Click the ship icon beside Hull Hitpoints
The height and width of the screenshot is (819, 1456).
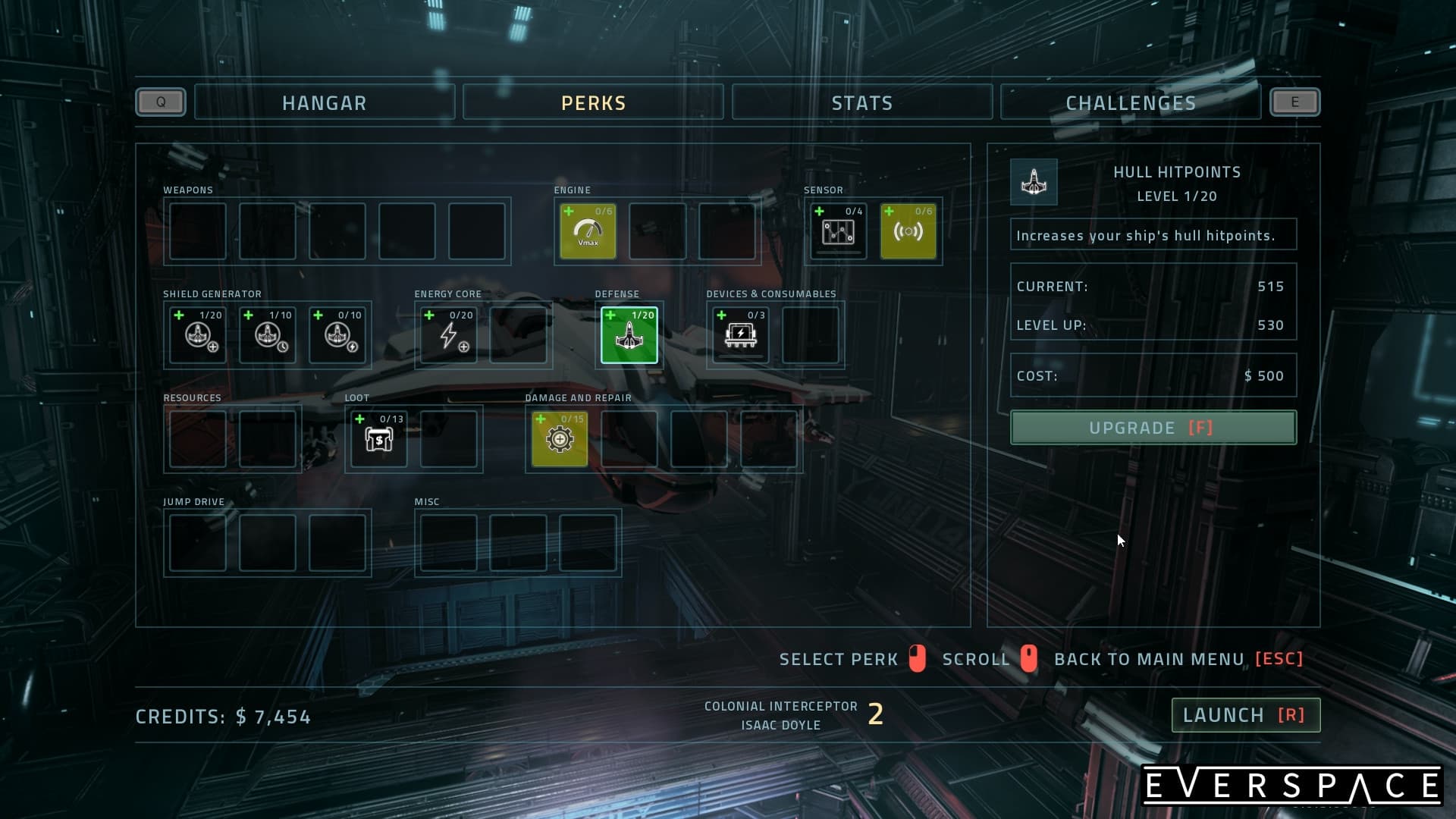point(1034,182)
